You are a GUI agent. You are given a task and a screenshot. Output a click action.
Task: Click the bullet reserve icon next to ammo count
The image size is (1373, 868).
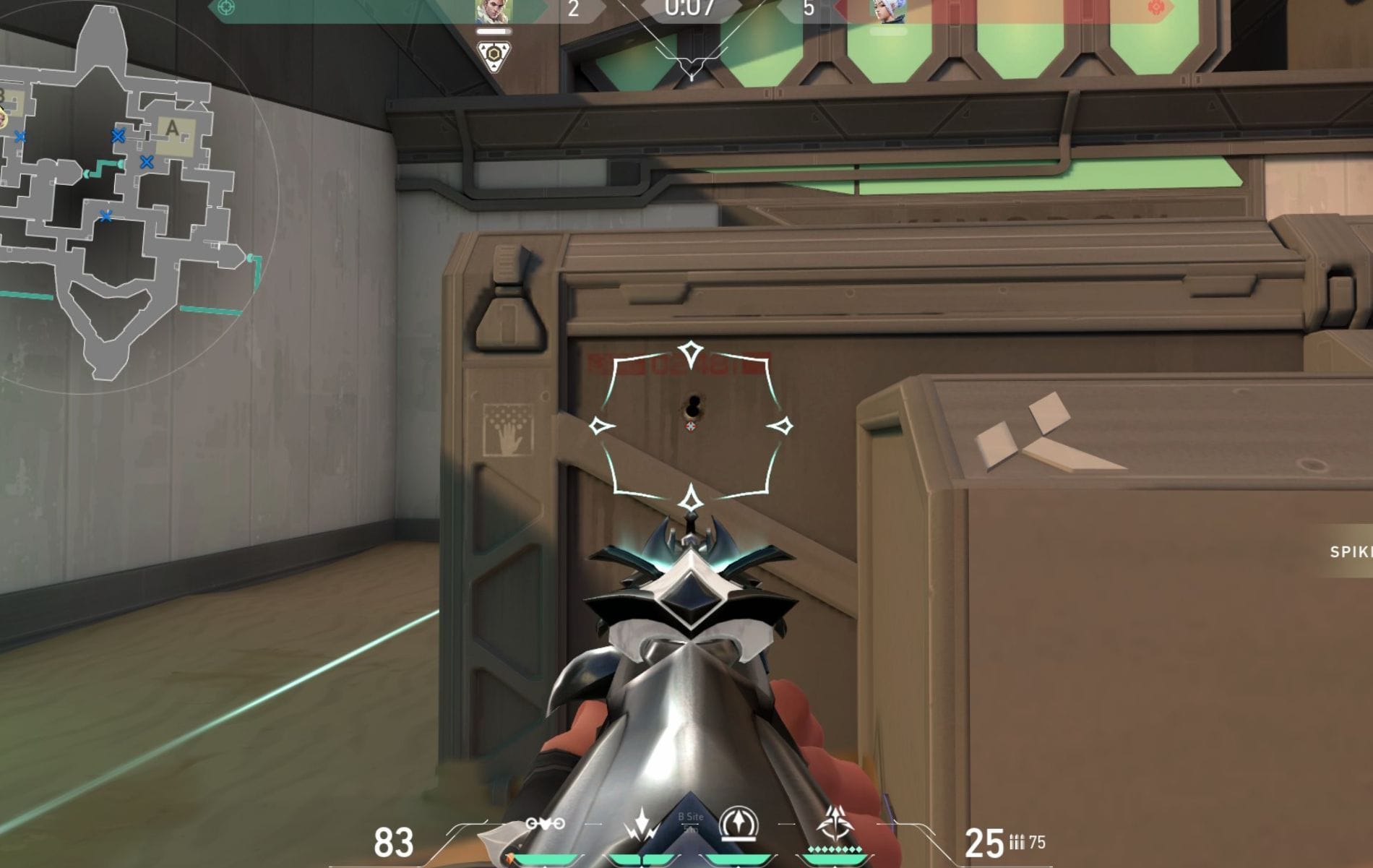coord(1017,842)
